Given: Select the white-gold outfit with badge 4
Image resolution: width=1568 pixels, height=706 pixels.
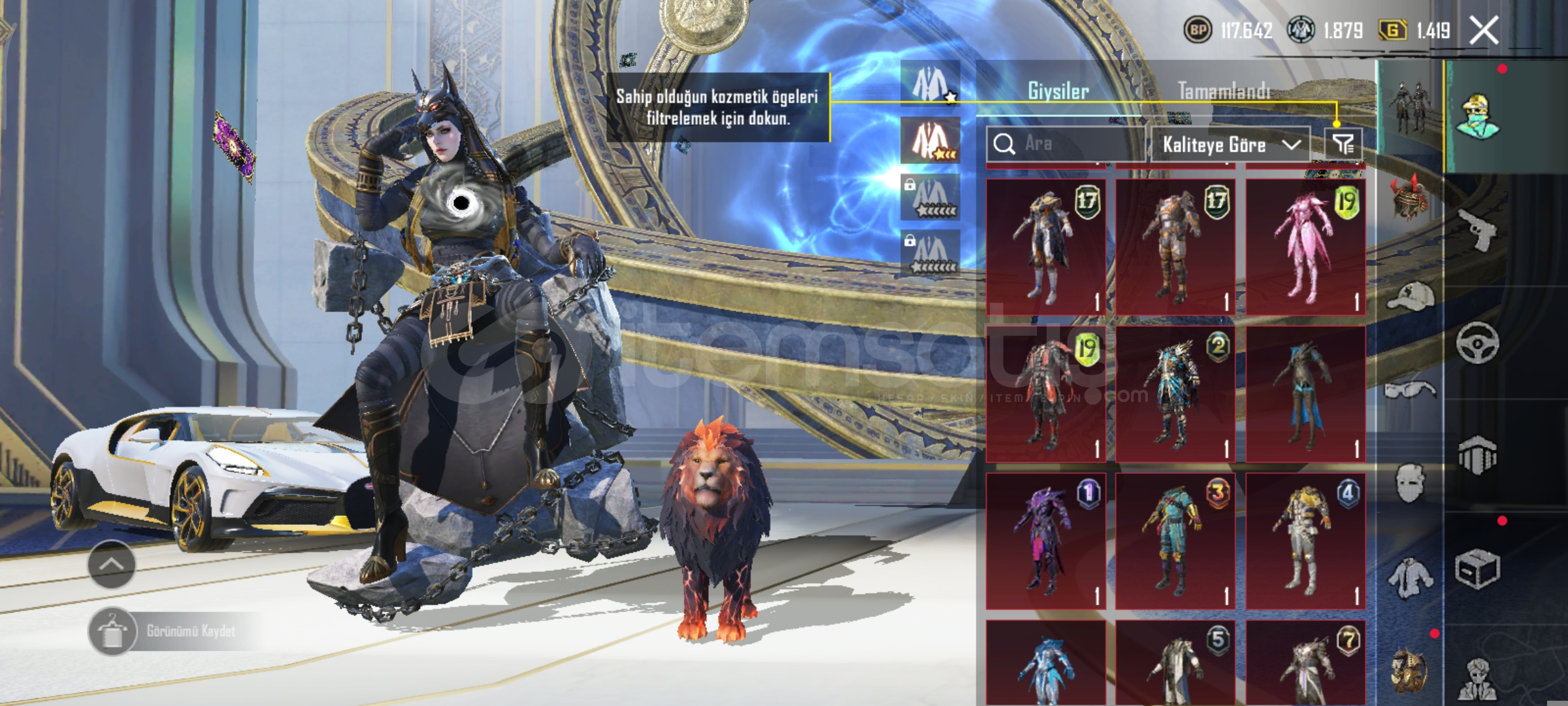Looking at the screenshot, I should pyautogui.click(x=1305, y=541).
